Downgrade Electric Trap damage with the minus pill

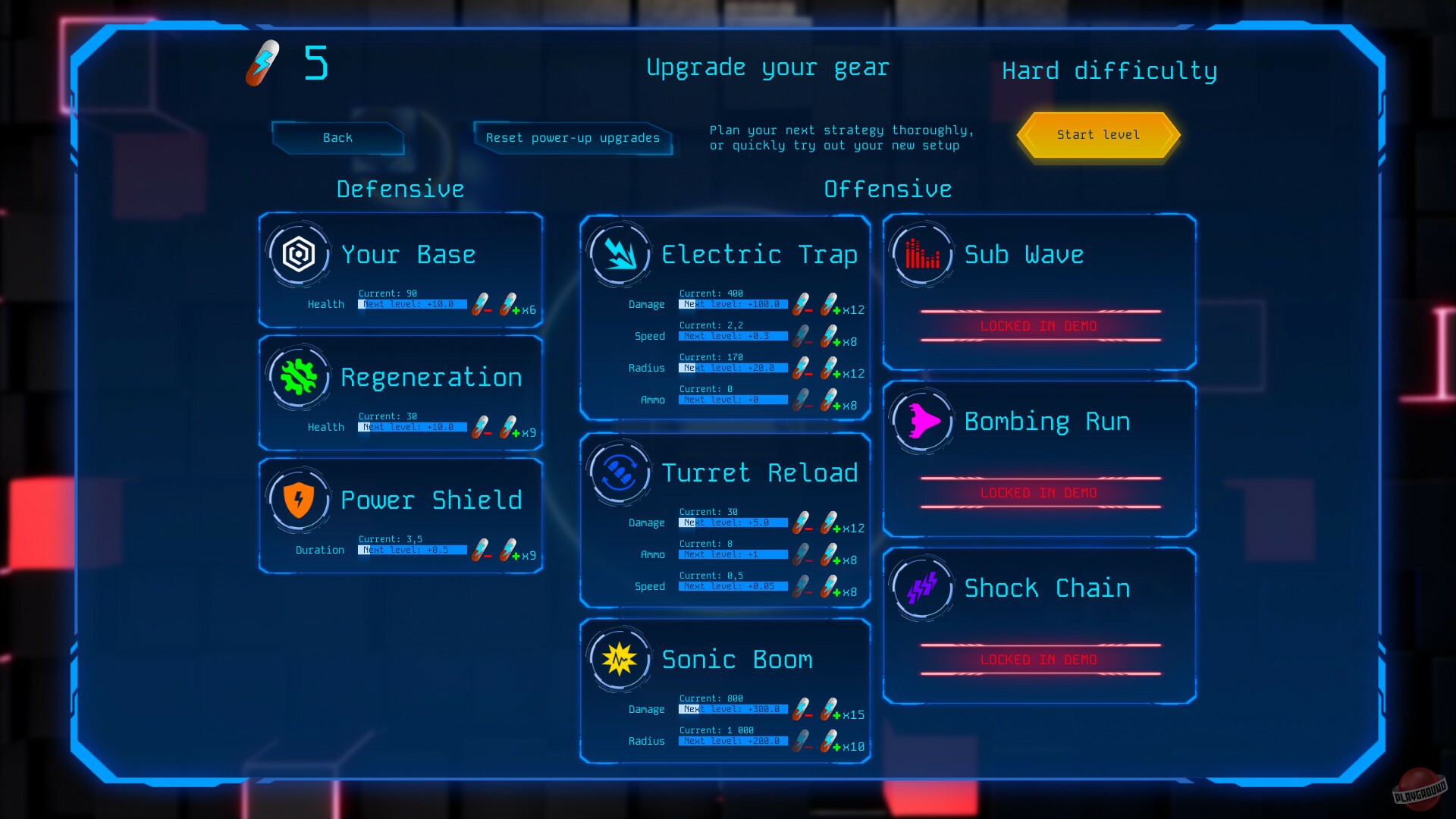click(x=800, y=305)
